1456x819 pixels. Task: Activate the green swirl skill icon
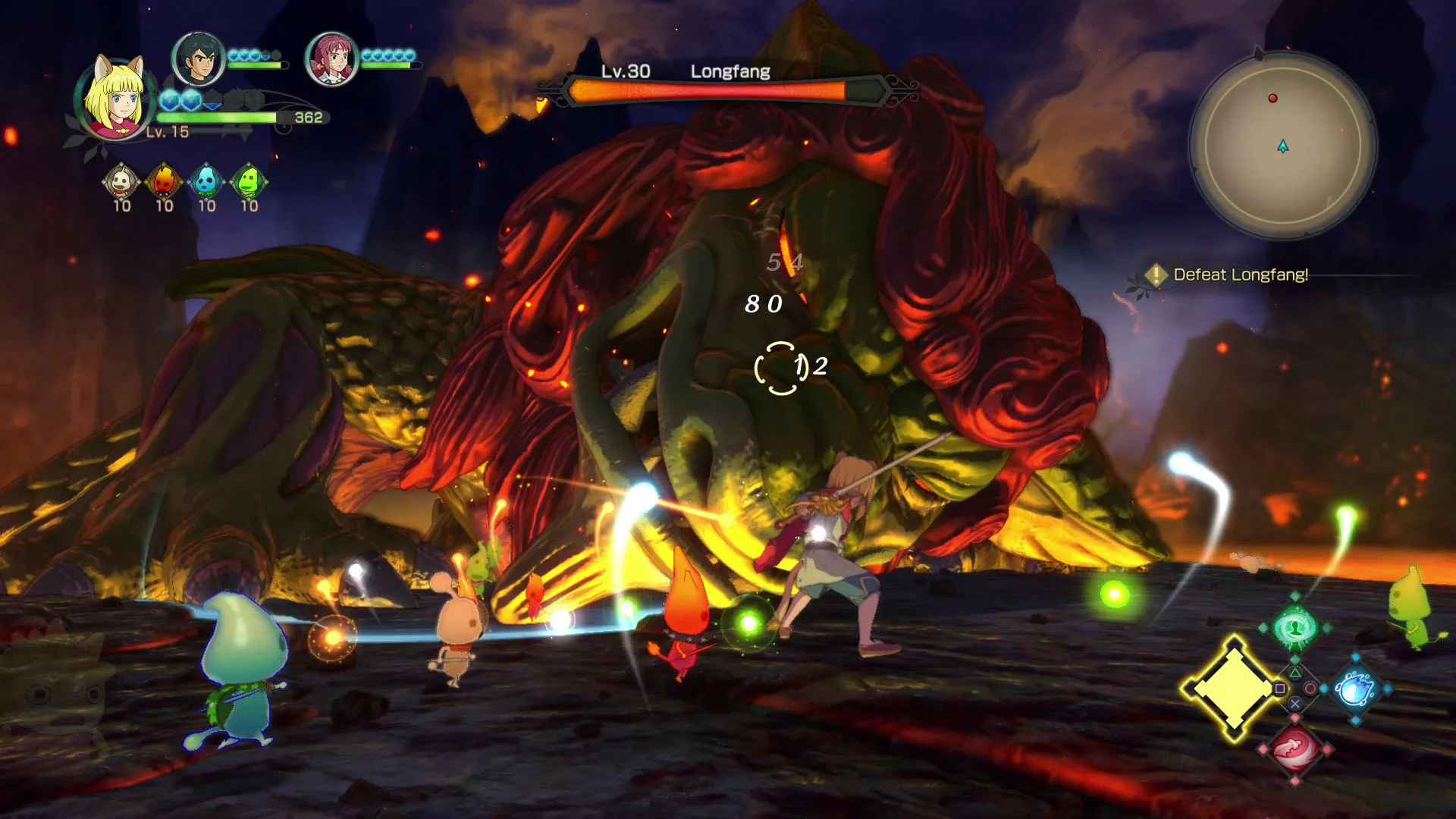coord(1294,628)
